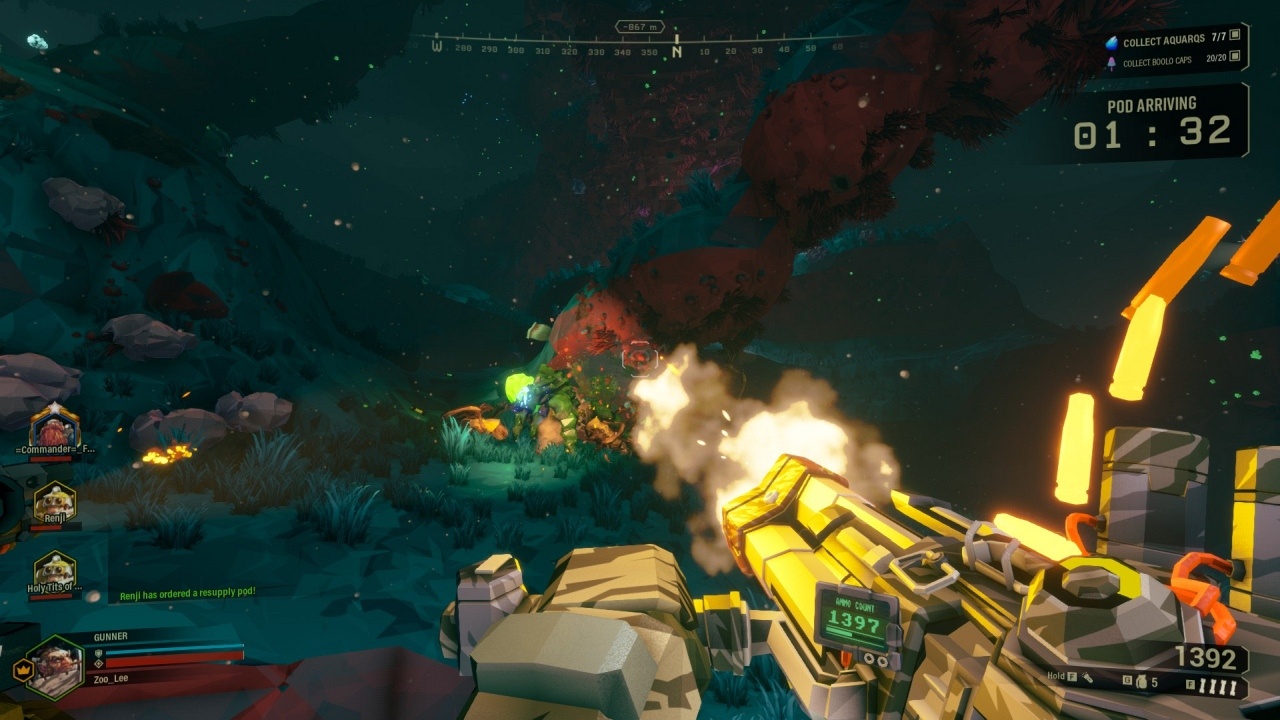Select the grenade icon
Viewport: 1280px width, 720px height.
(1141, 683)
